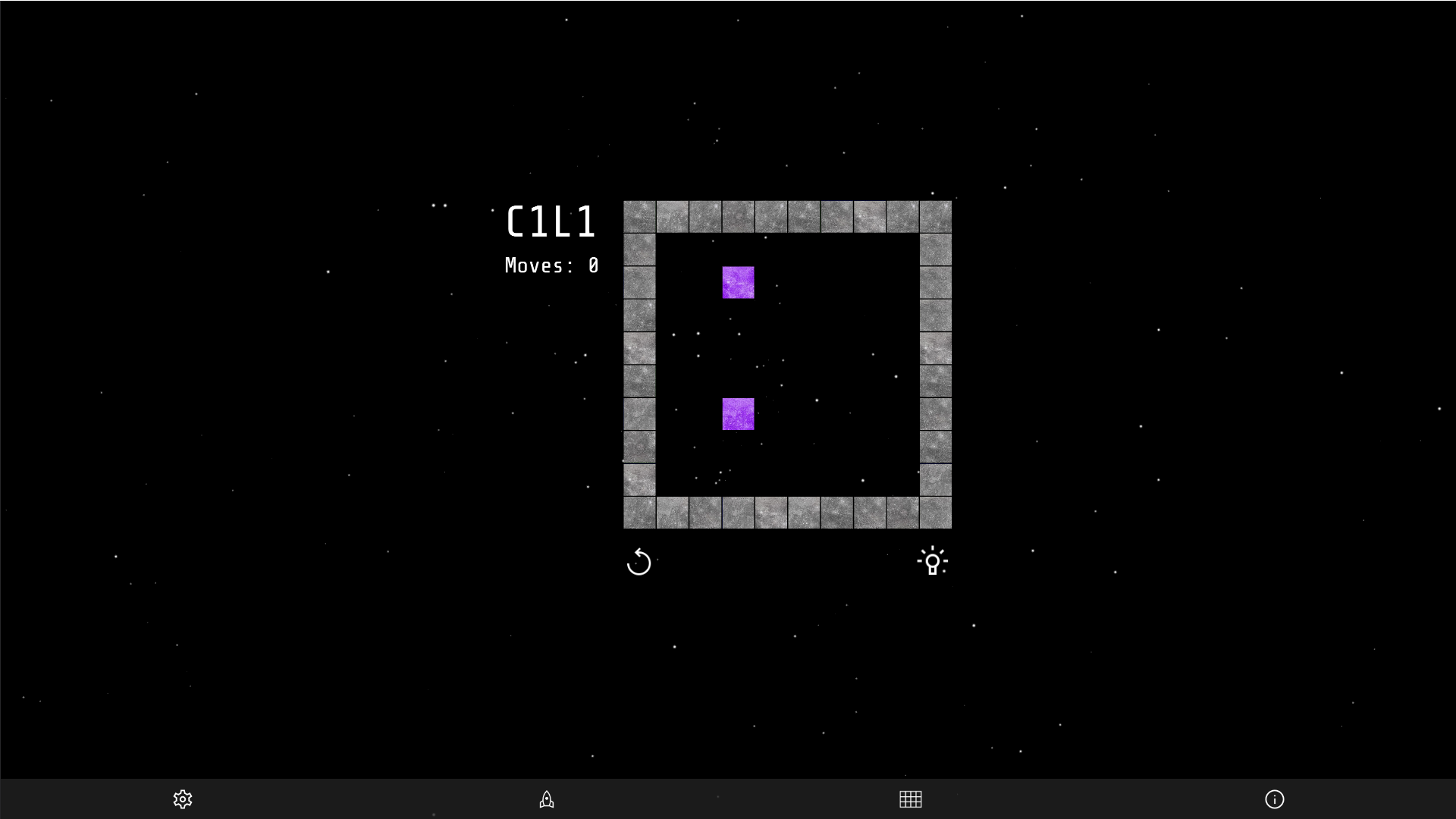The width and height of the screenshot is (1456, 819).
Task: Tap the grid icon to browse levels
Action: pos(910,799)
